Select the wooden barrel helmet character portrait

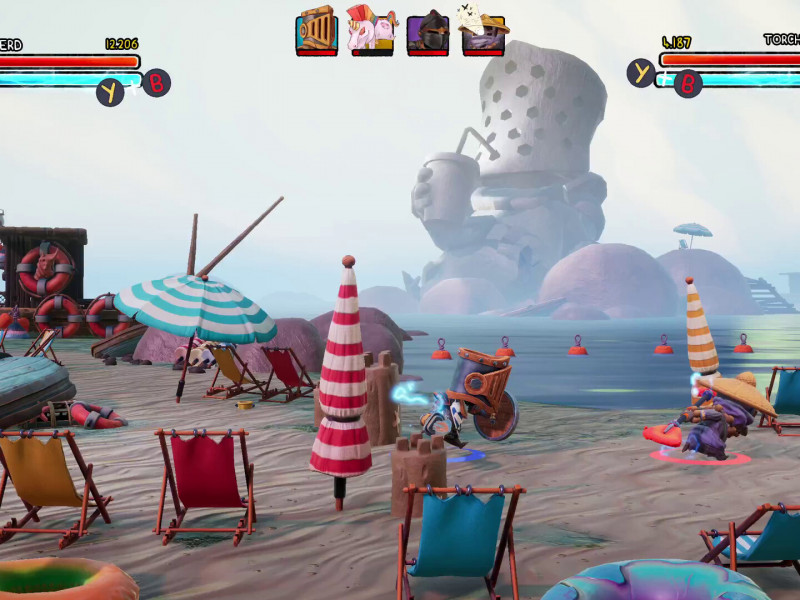(x=316, y=30)
